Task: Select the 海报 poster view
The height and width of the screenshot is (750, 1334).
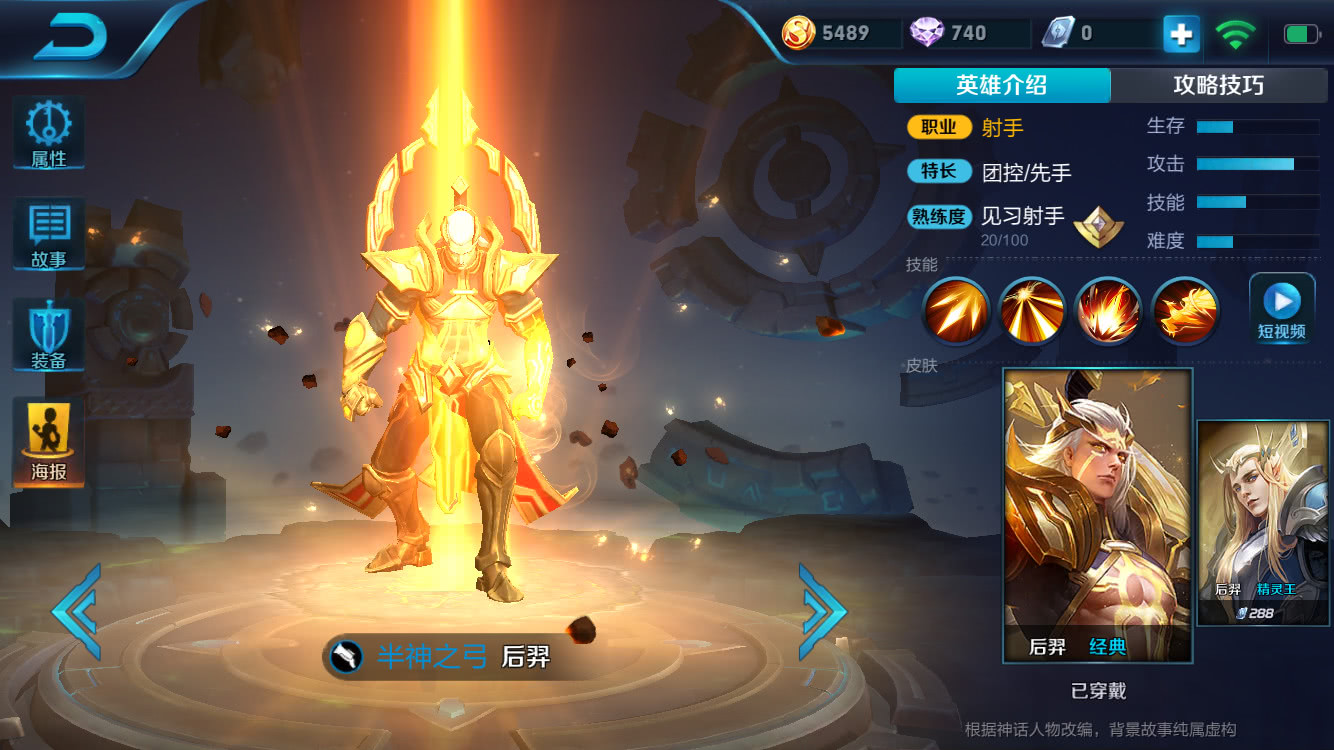Action: (x=48, y=443)
